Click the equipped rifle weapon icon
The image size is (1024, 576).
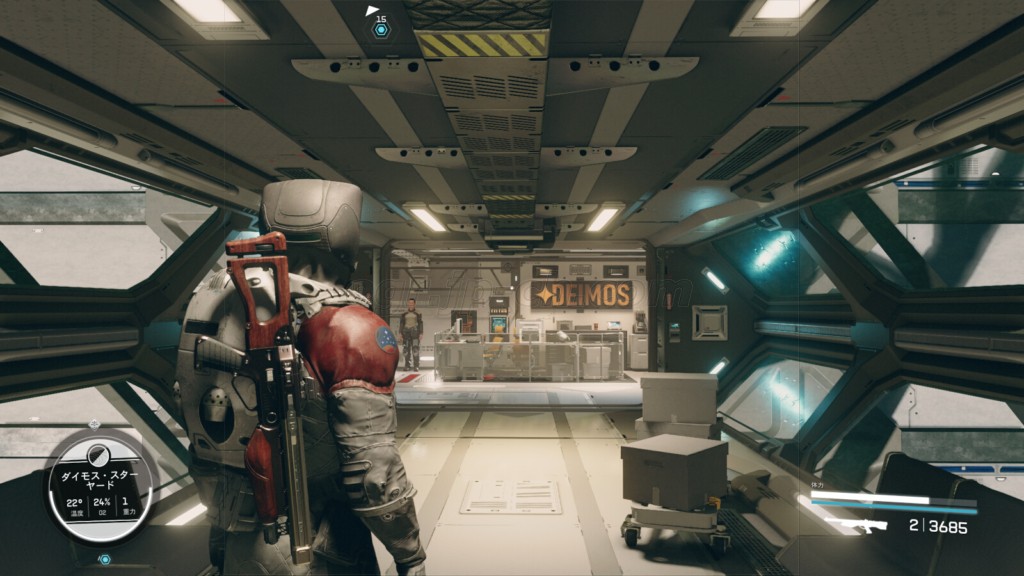point(857,525)
